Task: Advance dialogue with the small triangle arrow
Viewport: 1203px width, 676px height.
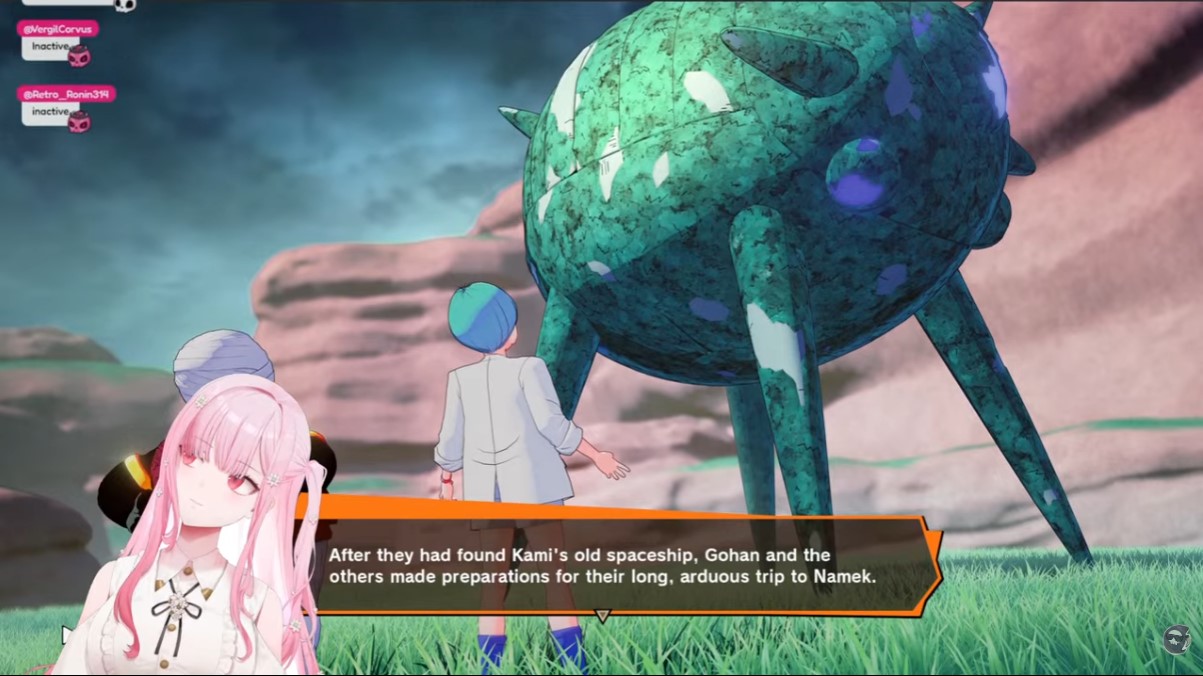Action: (x=602, y=616)
